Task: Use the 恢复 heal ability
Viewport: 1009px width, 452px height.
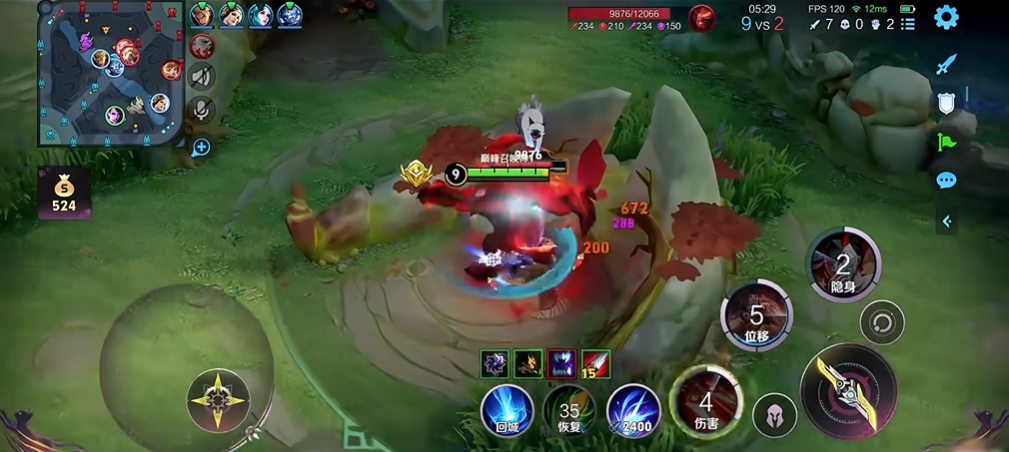Action: point(569,410)
